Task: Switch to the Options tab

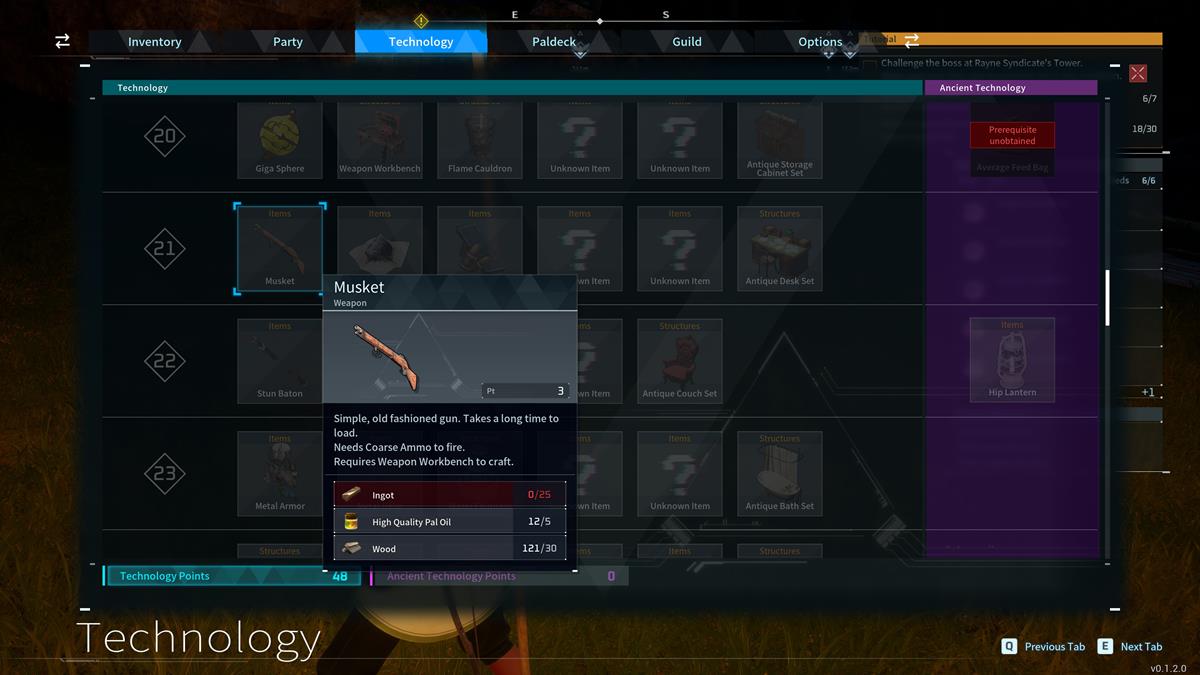Action: [x=820, y=42]
